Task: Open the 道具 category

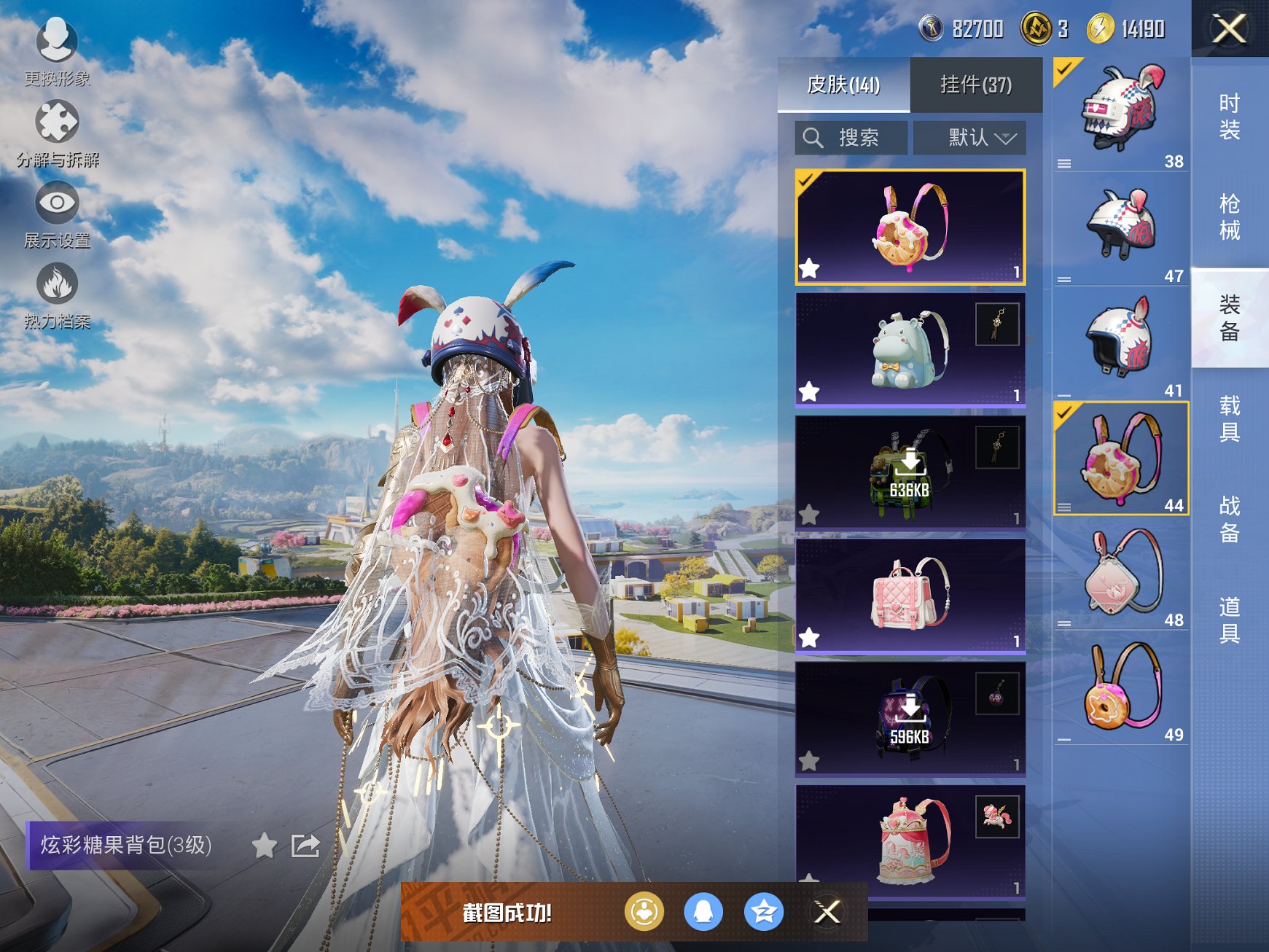Action: (1230, 620)
